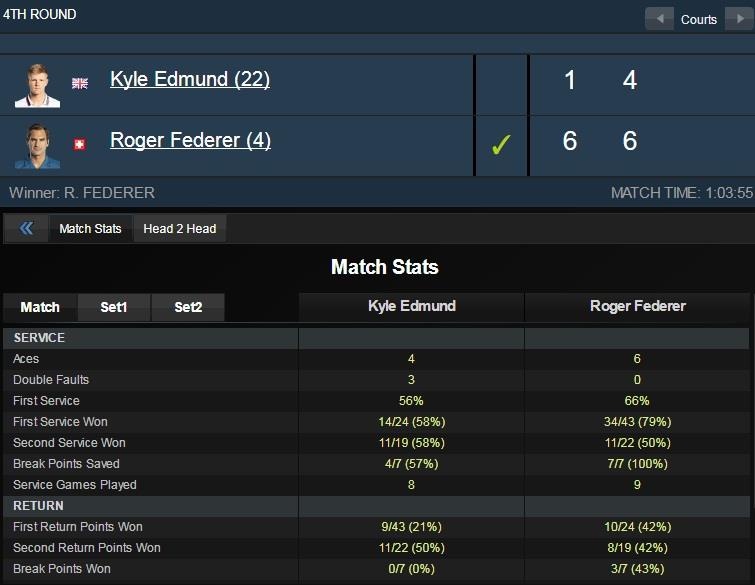Select Roger Federer's photo thumbnail
Image resolution: width=755 pixels, height=585 pixels.
coord(38,145)
